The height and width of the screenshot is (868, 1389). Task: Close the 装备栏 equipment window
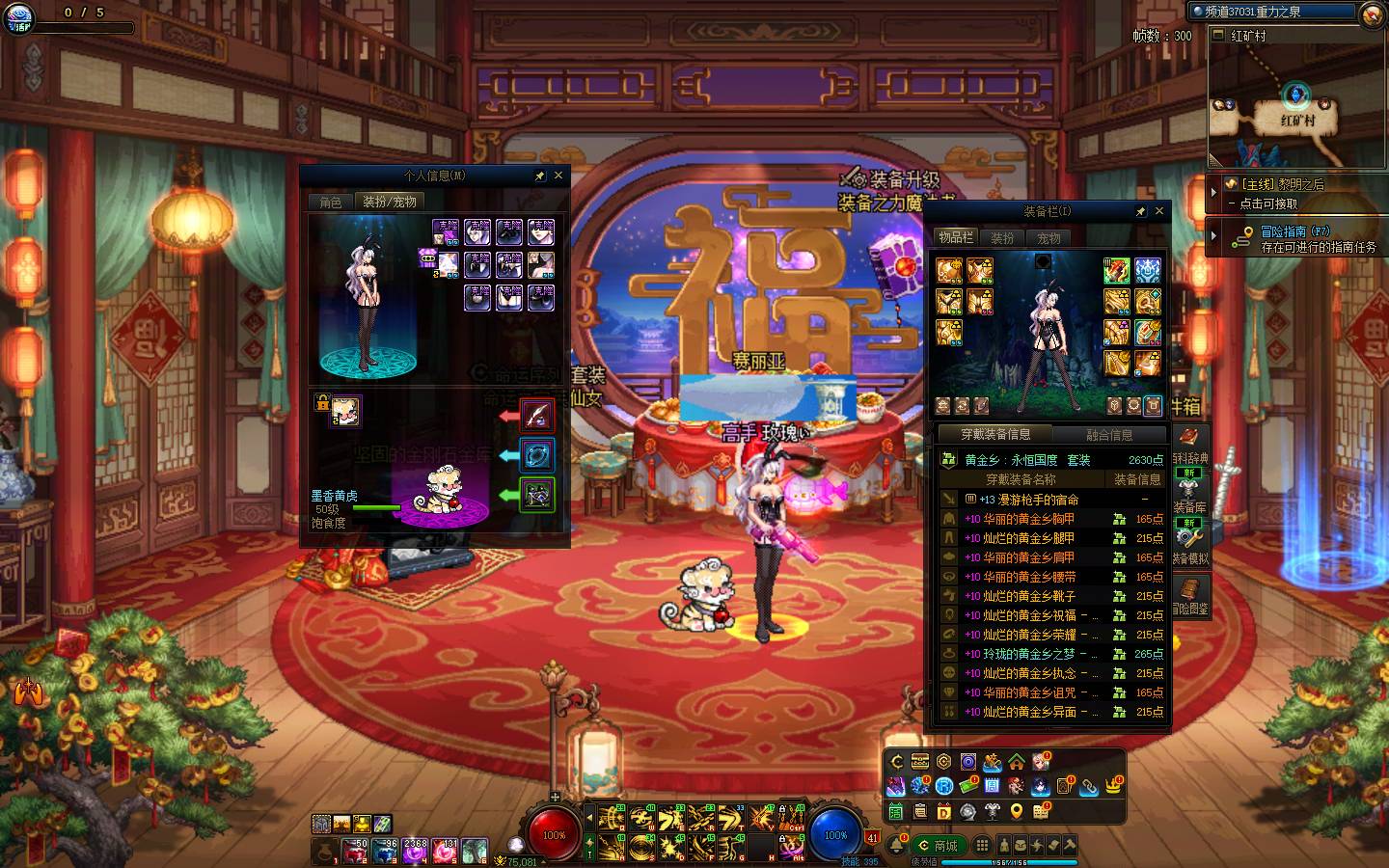[x=1159, y=211]
